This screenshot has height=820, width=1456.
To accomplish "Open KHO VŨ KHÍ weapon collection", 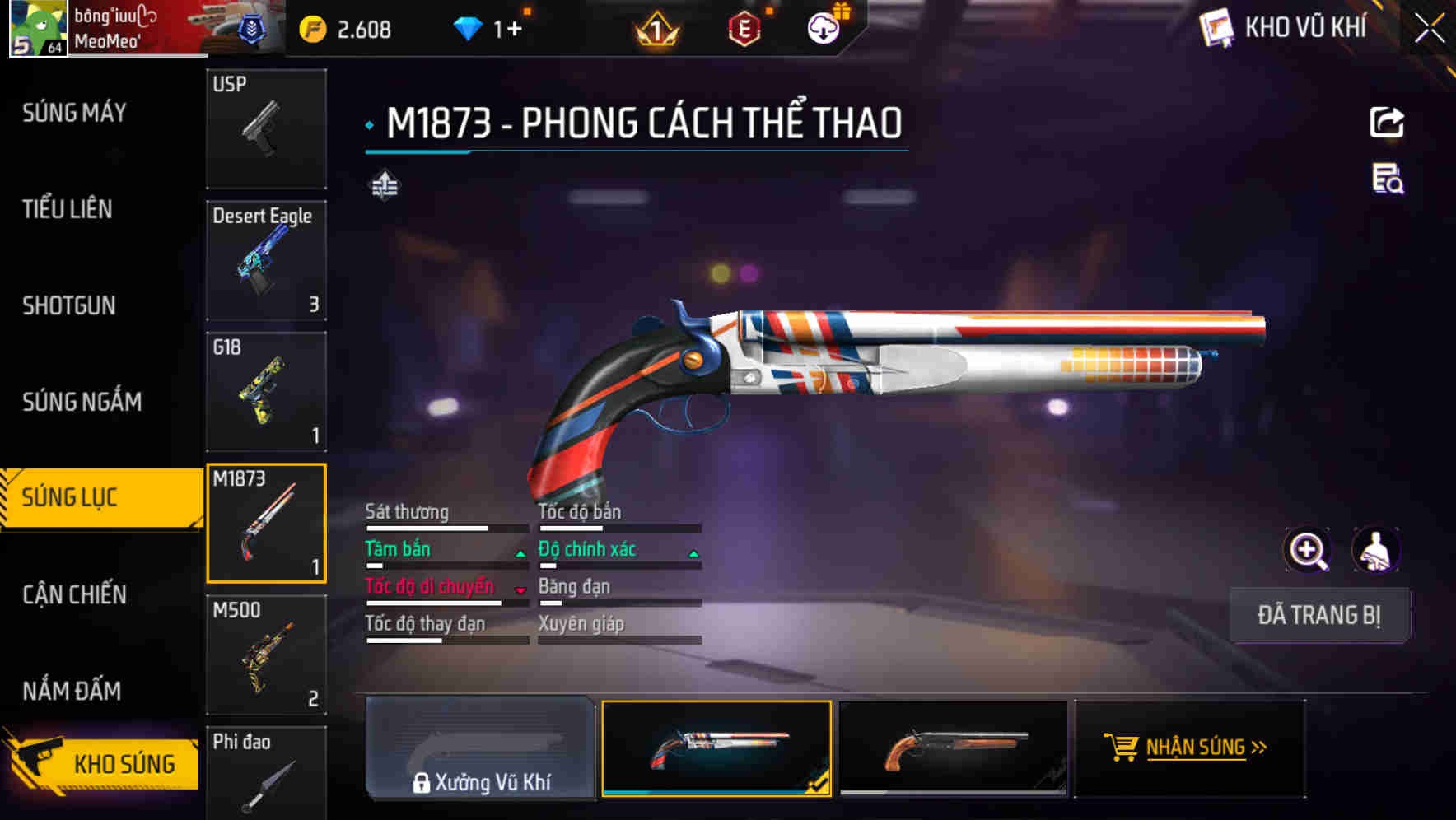I will click(1286, 28).
